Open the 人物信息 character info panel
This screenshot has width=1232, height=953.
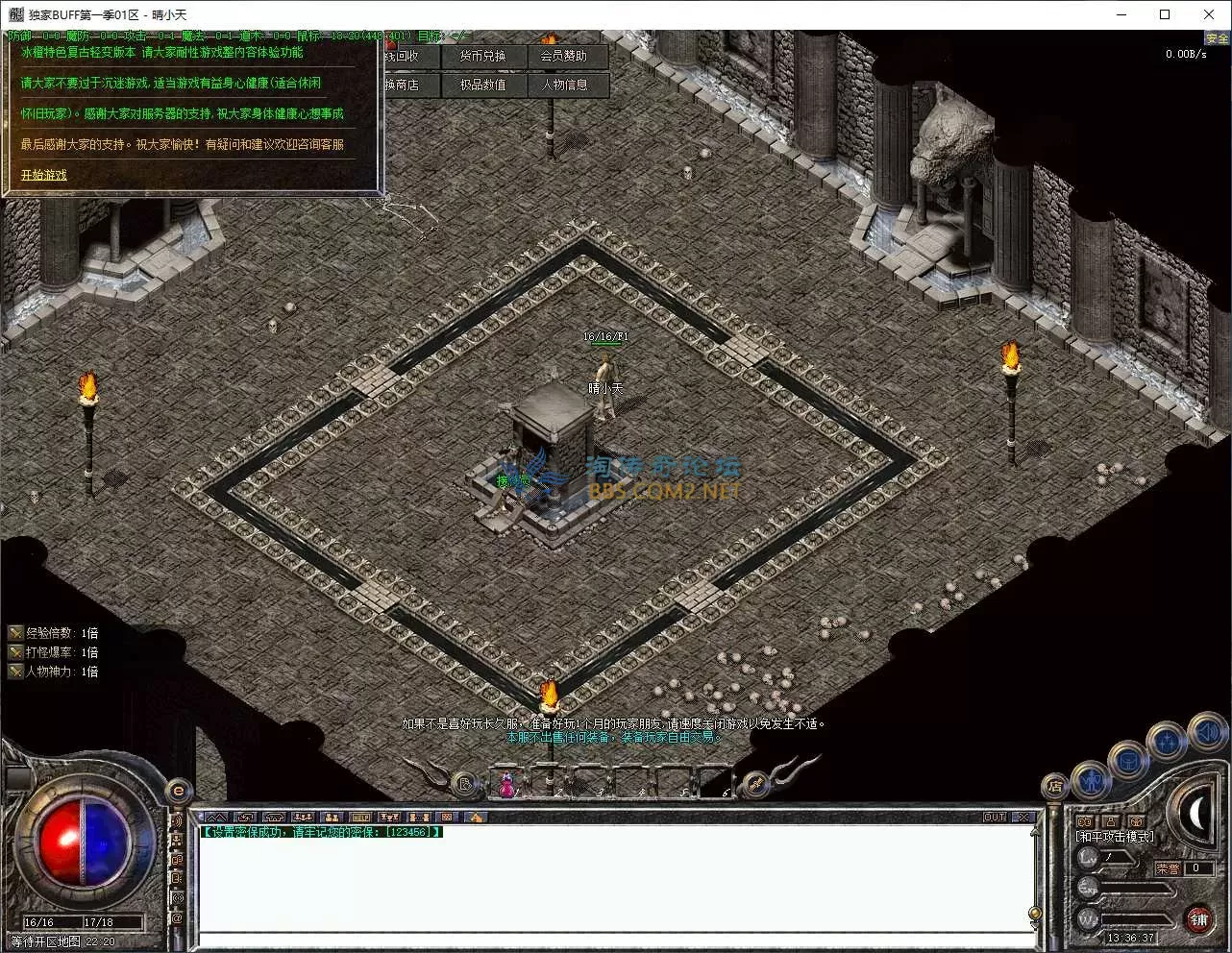[x=564, y=85]
